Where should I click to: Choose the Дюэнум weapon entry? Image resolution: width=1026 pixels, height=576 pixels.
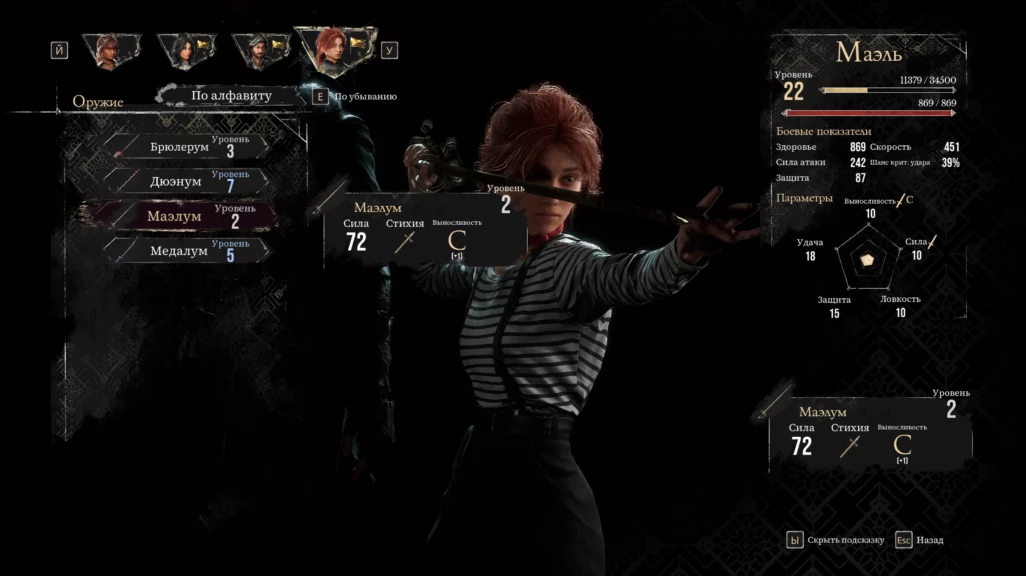point(185,182)
